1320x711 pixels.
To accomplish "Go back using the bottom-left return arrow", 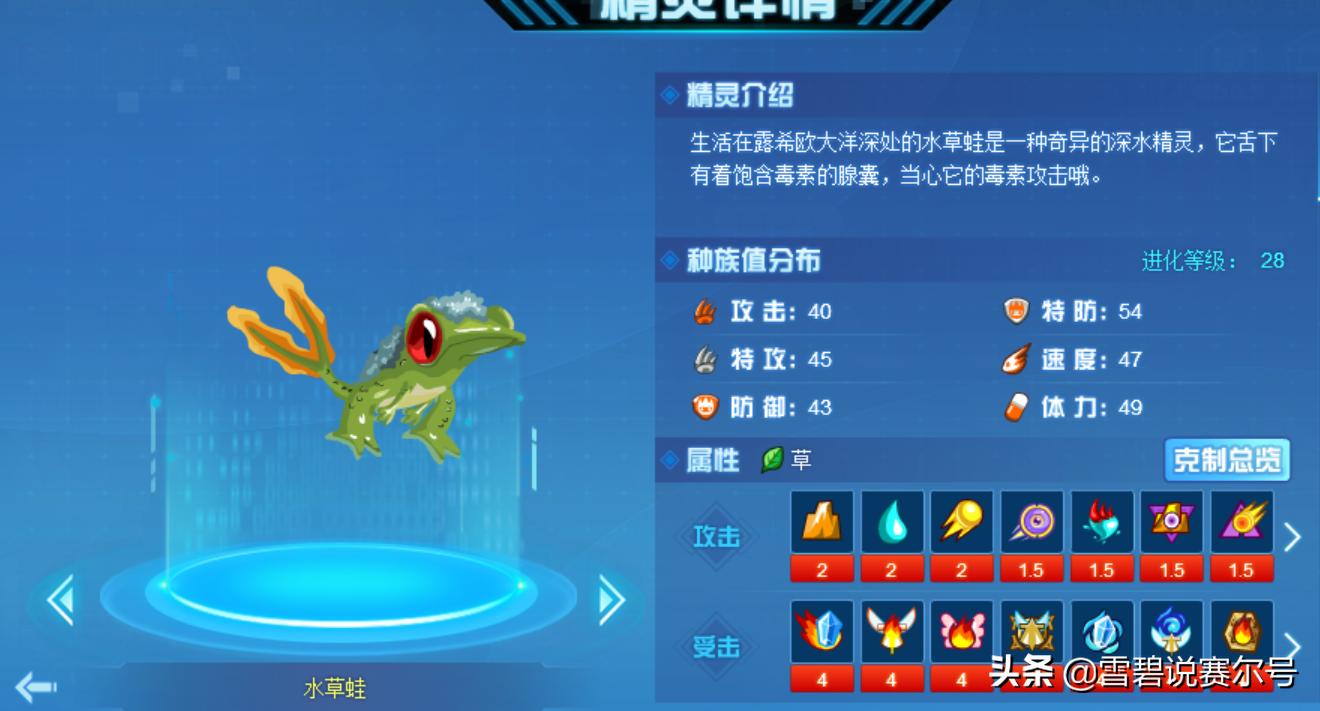I will 36,687.
